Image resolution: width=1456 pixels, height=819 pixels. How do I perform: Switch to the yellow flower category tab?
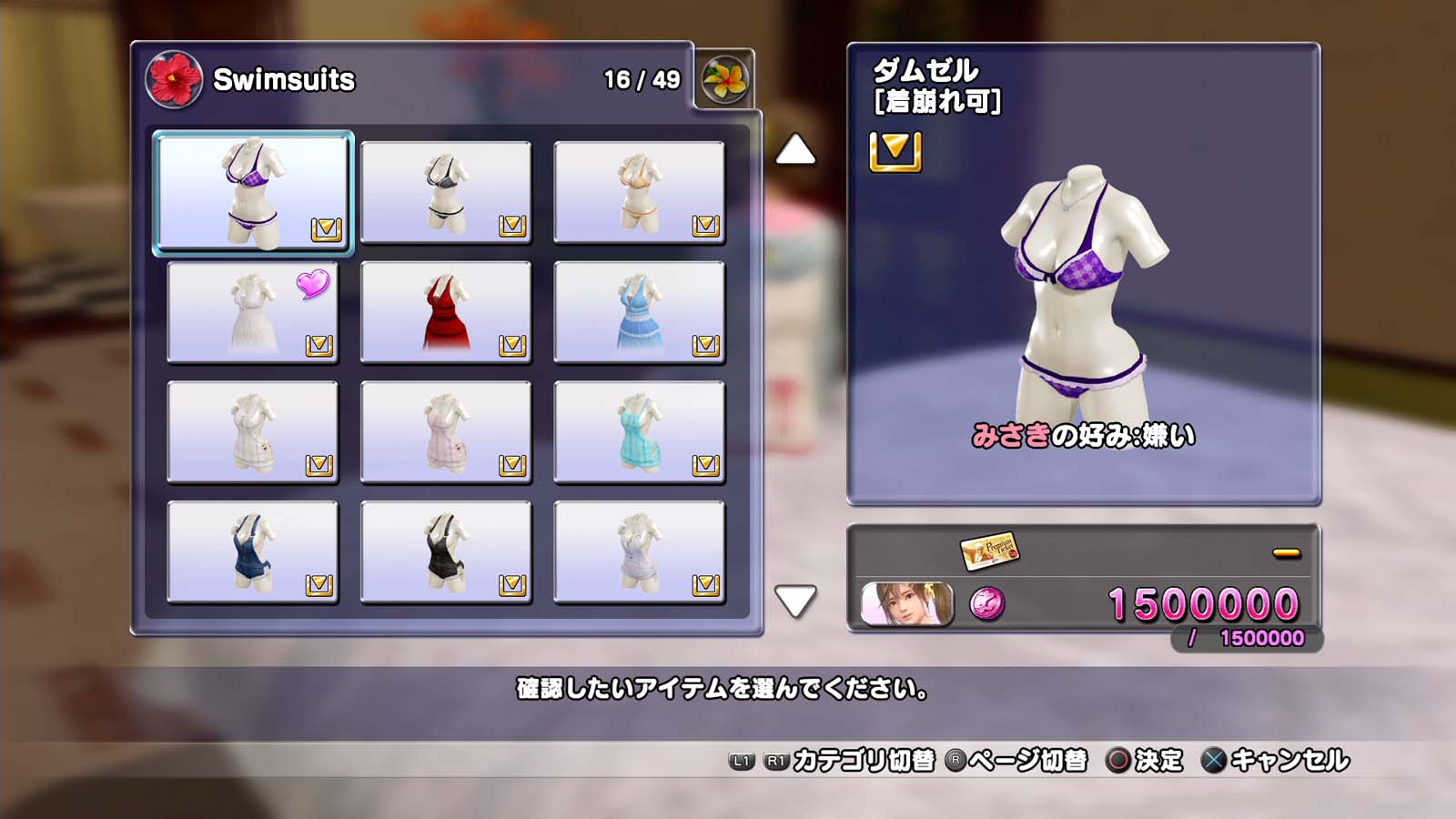(724, 80)
